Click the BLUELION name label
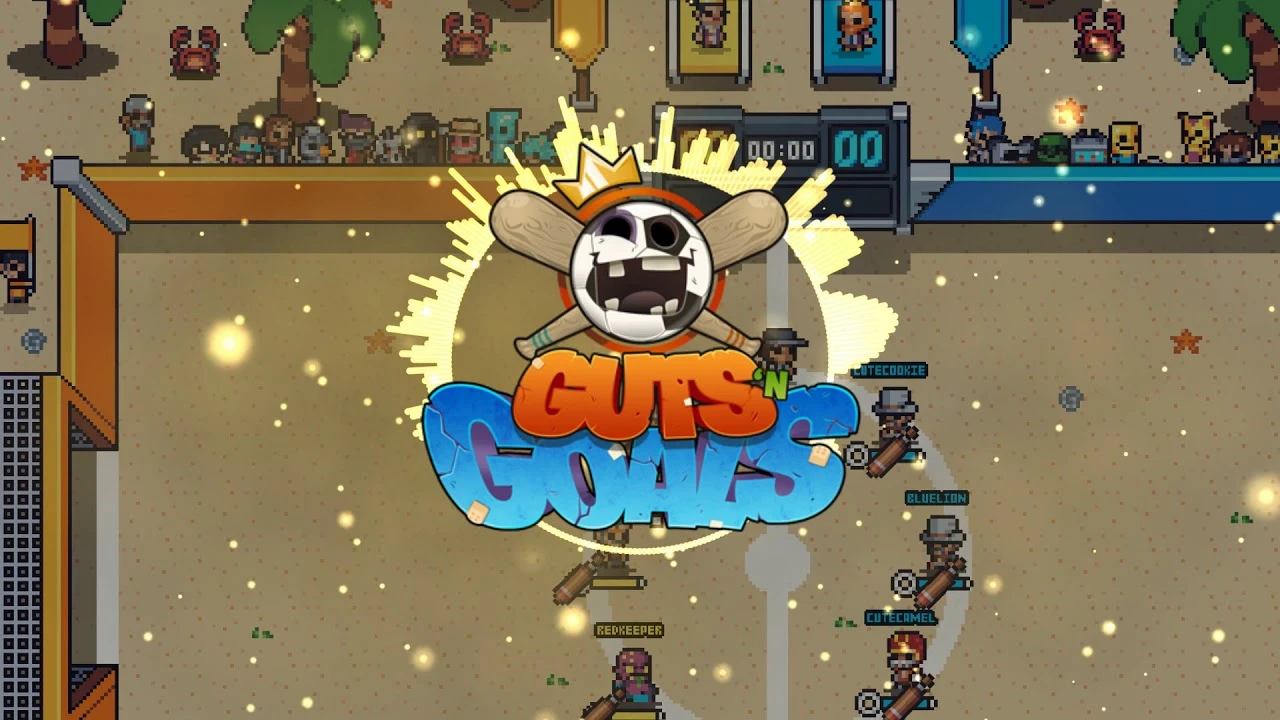The height and width of the screenshot is (720, 1280). tap(937, 496)
